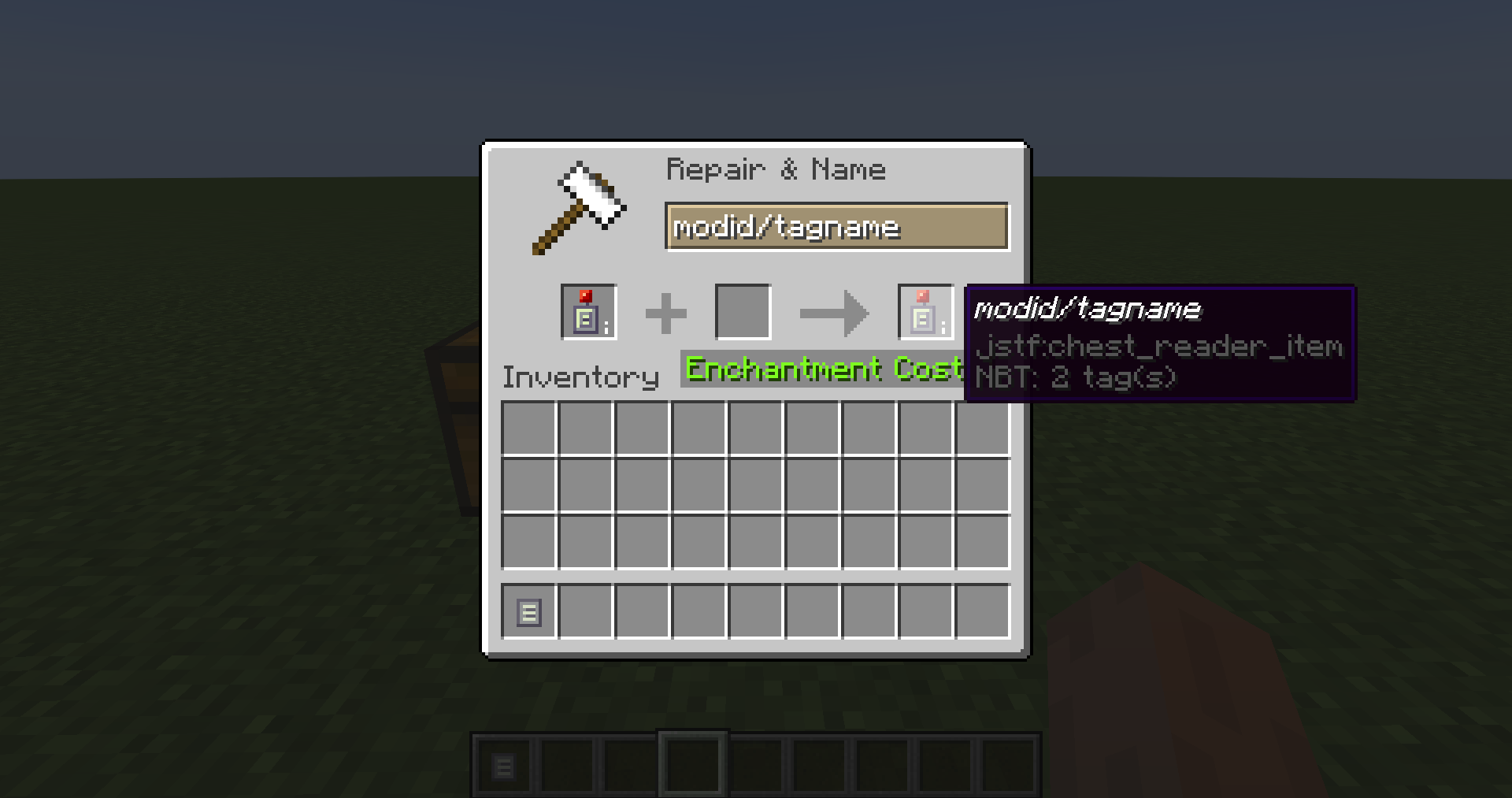
Task: Click the red-topped item shown in the tooltip slot
Action: coord(925,311)
